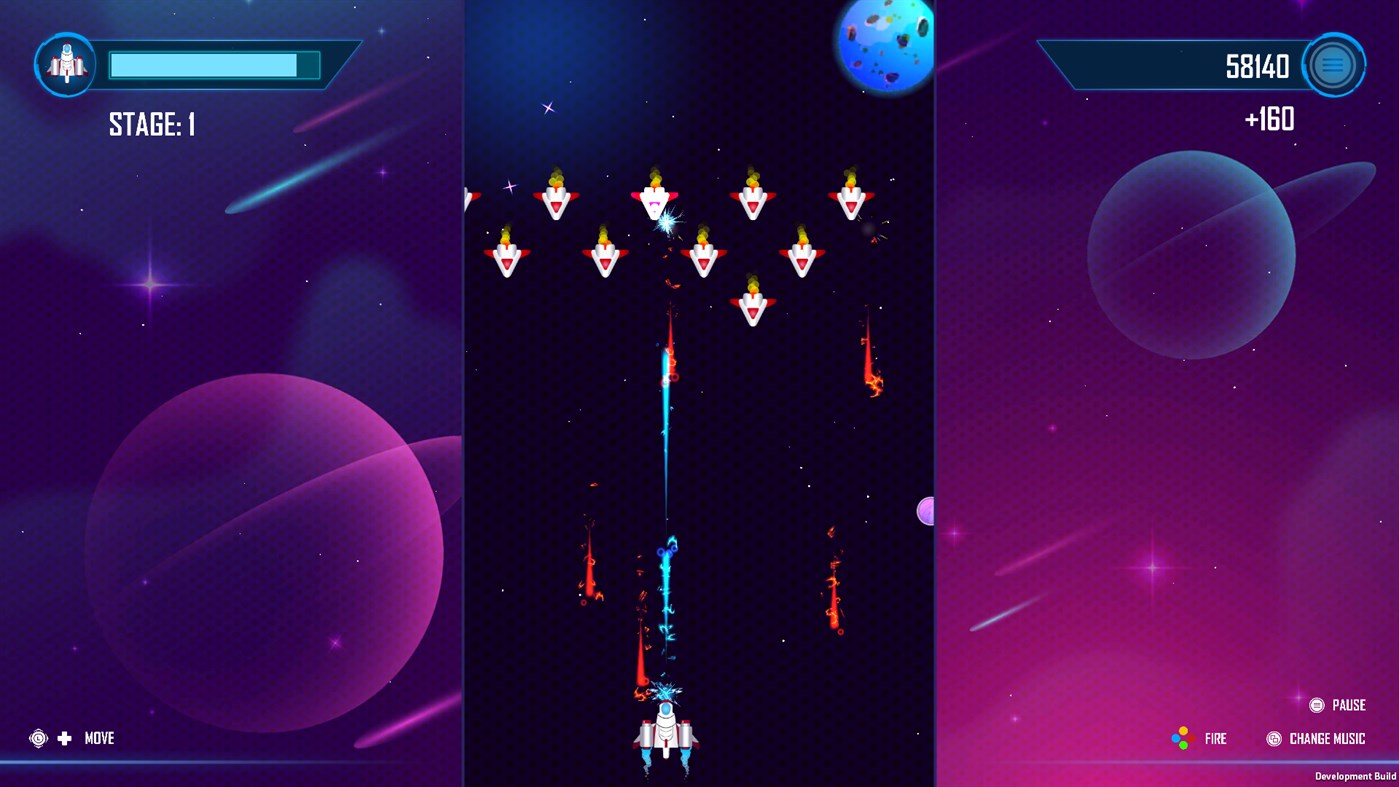The height and width of the screenshot is (787, 1399).
Task: Click the four-color Fire gamepad buttons icon
Action: [x=1182, y=737]
